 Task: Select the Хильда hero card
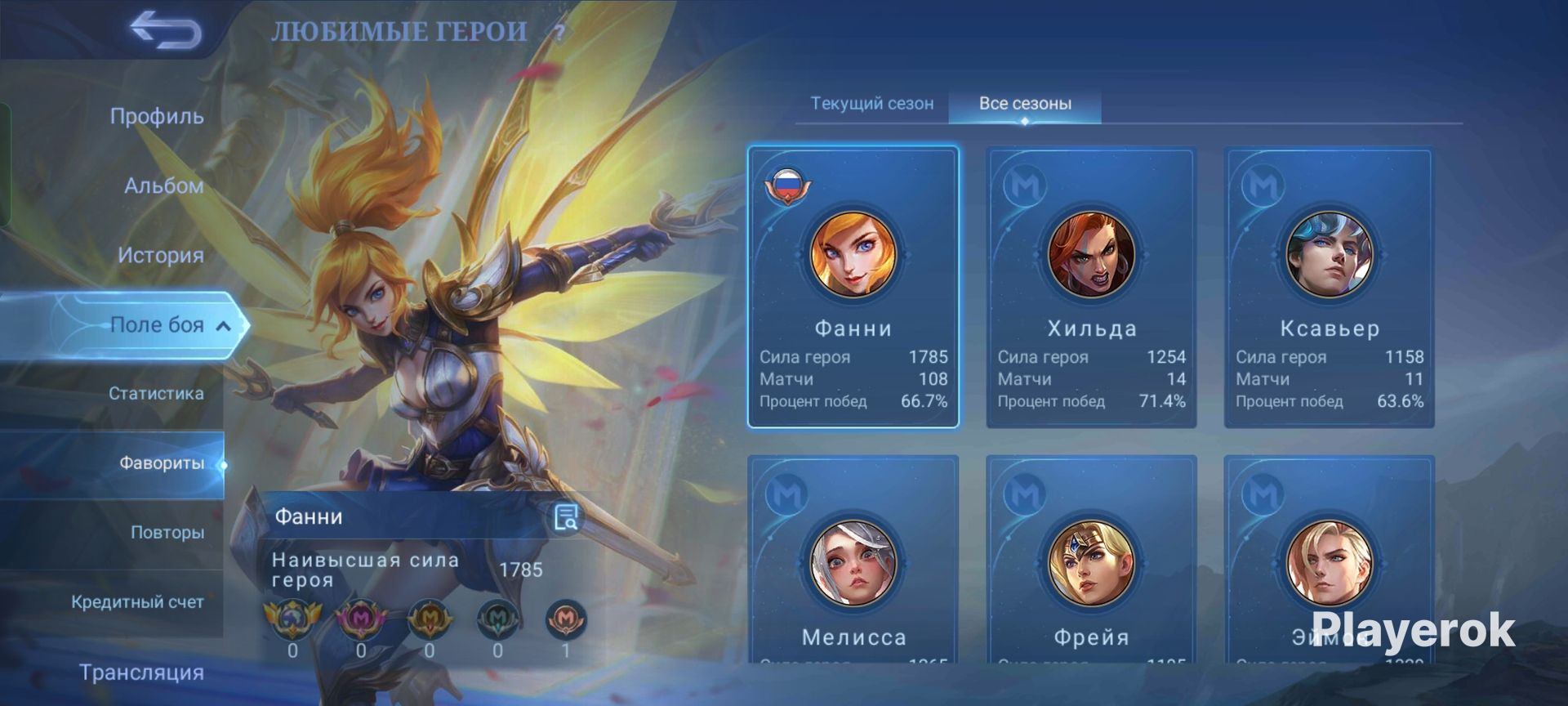(x=1091, y=287)
